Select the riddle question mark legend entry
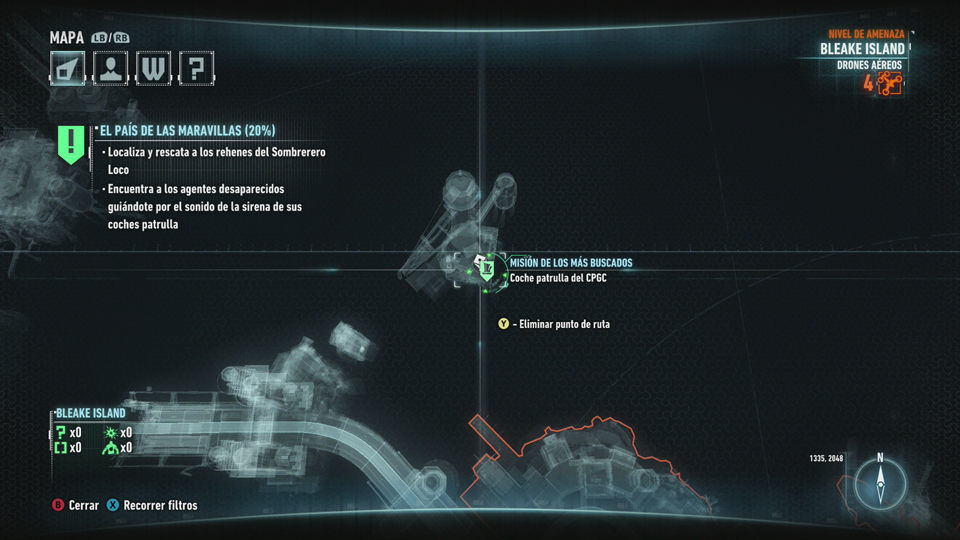This screenshot has width=960, height=540. point(61,432)
